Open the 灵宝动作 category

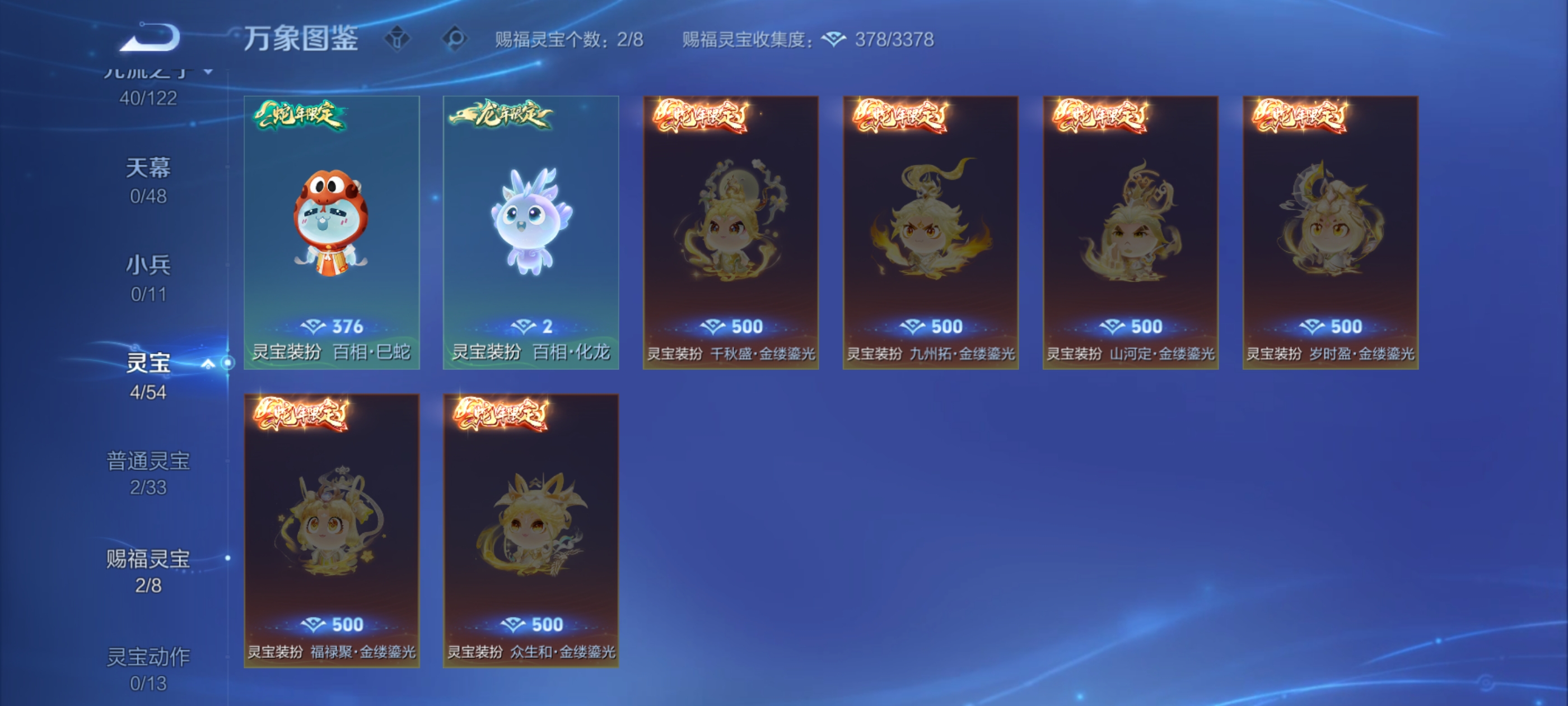point(150,657)
